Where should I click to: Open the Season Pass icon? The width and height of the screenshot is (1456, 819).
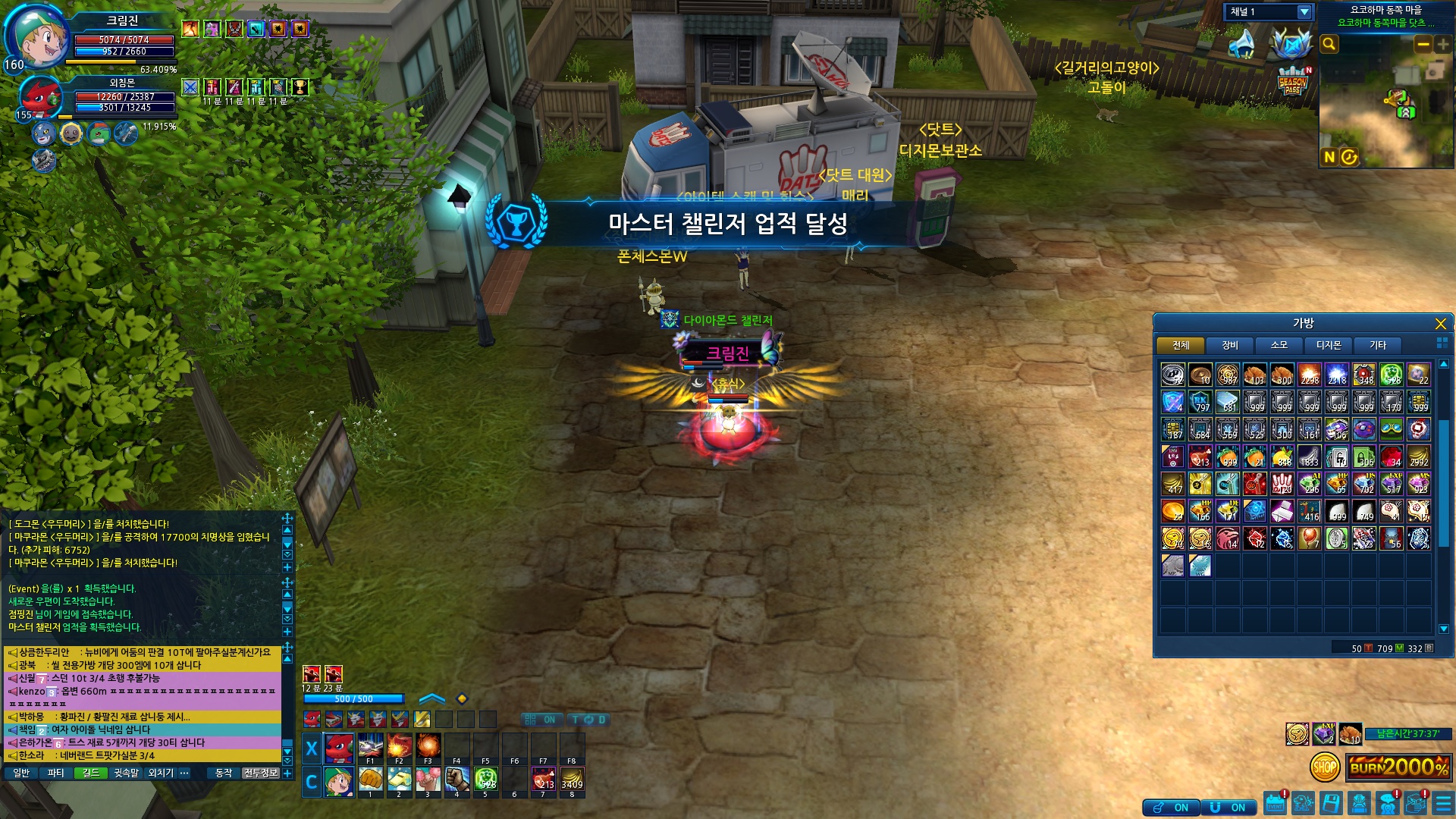[1292, 82]
